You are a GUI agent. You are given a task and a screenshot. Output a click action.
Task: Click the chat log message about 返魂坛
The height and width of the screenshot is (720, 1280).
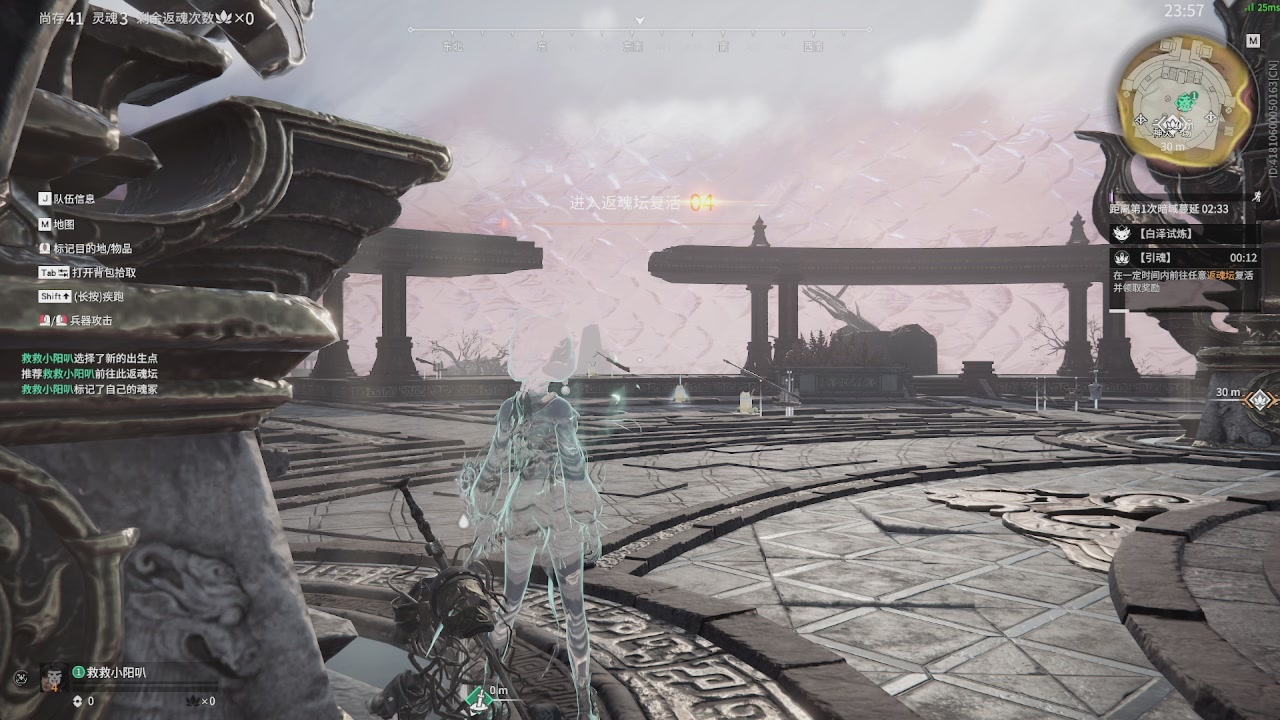[90, 373]
